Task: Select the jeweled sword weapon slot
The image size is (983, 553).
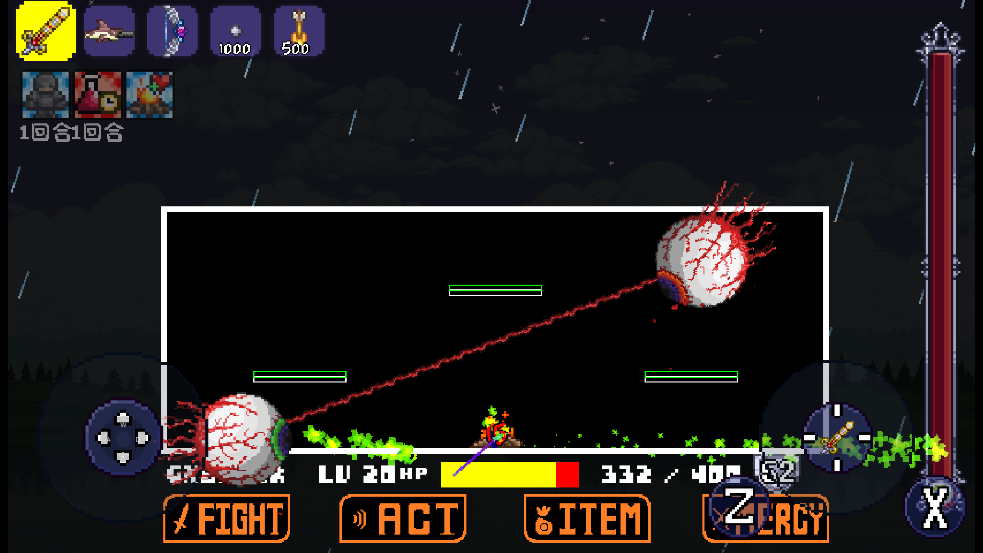Action: coord(45,31)
